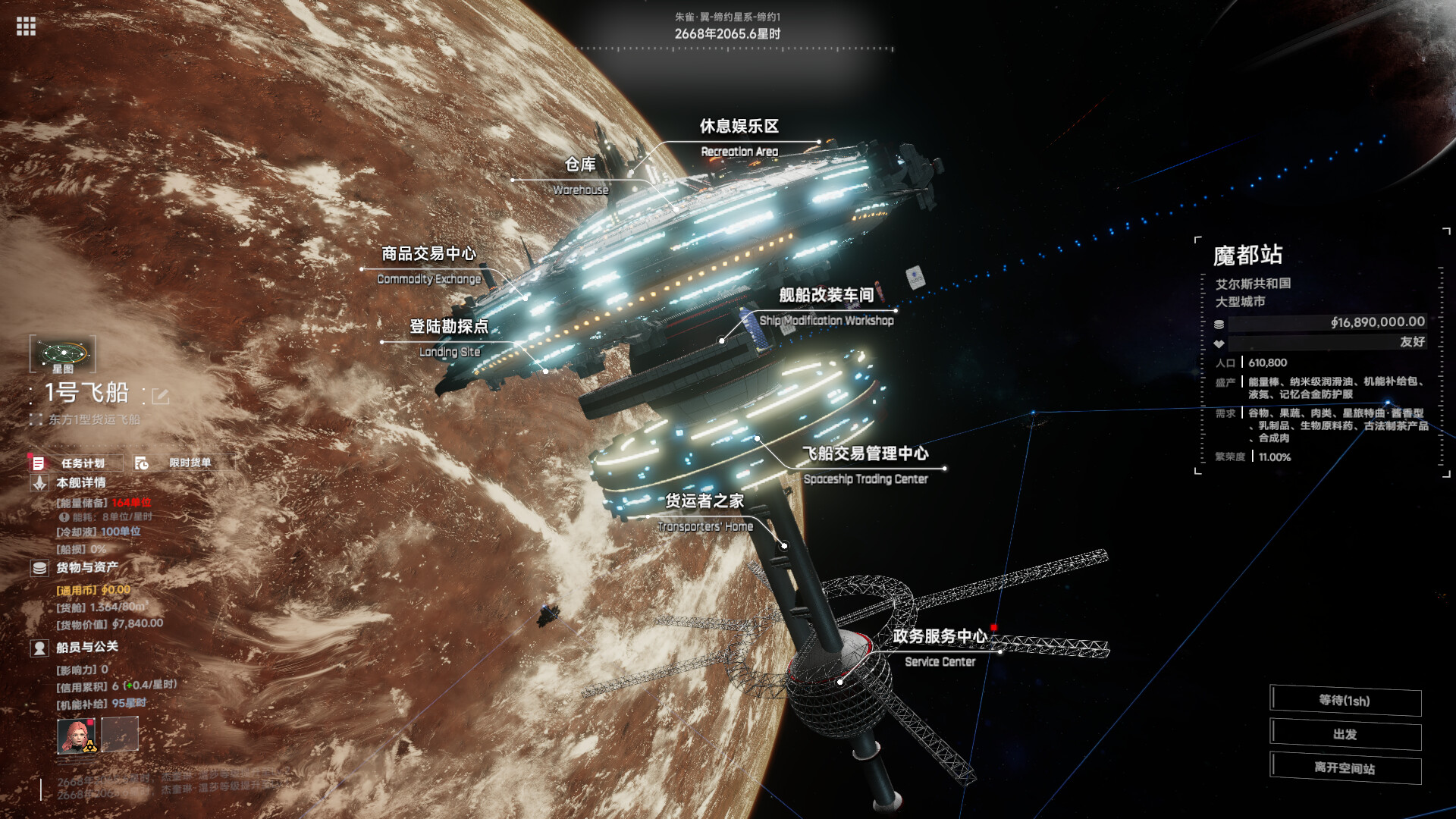This screenshot has width=1456, height=819.
Task: Choose 出发 to depart
Action: coord(1345,735)
